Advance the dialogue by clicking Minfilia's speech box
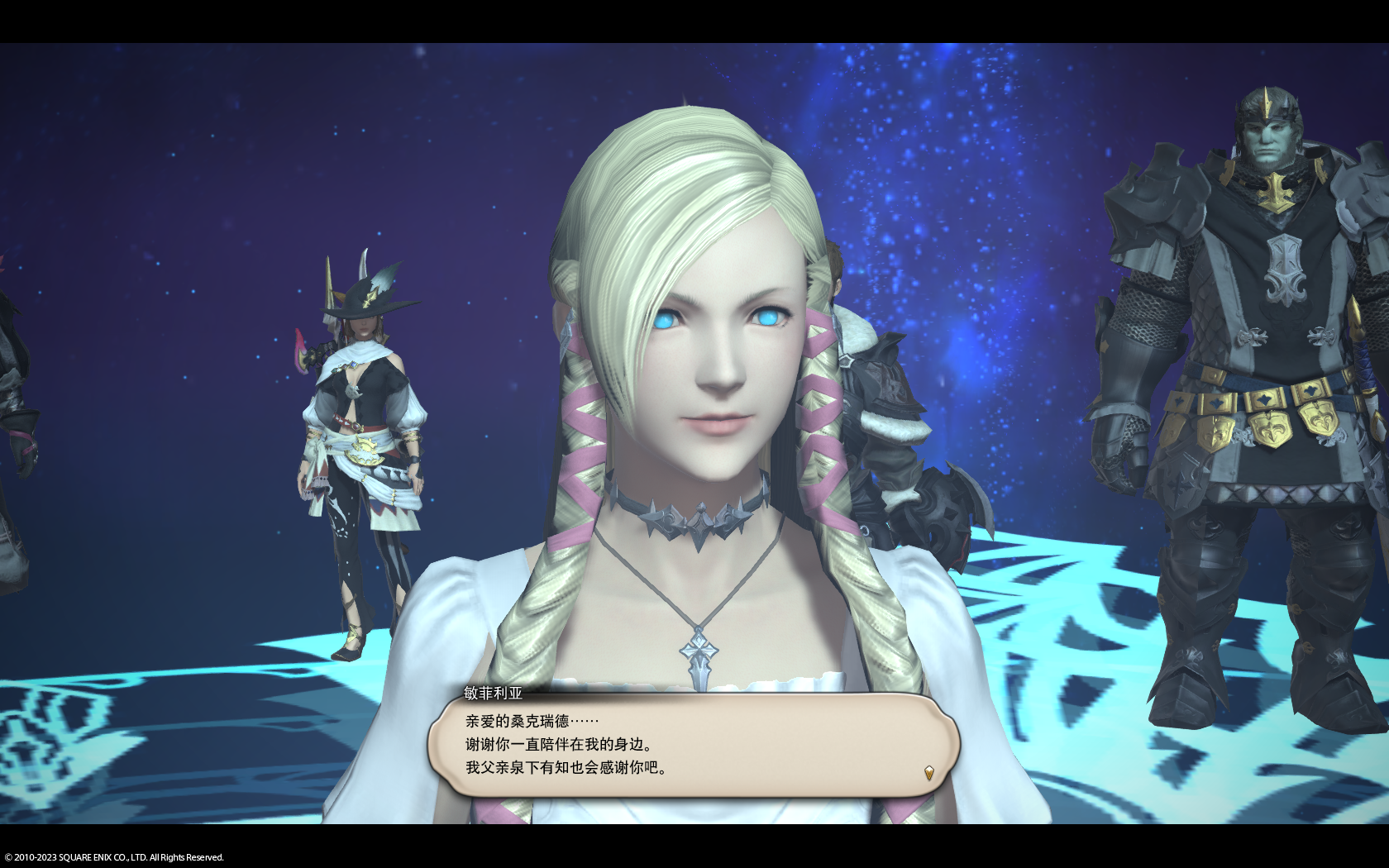This screenshot has width=1389, height=868. [x=693, y=746]
